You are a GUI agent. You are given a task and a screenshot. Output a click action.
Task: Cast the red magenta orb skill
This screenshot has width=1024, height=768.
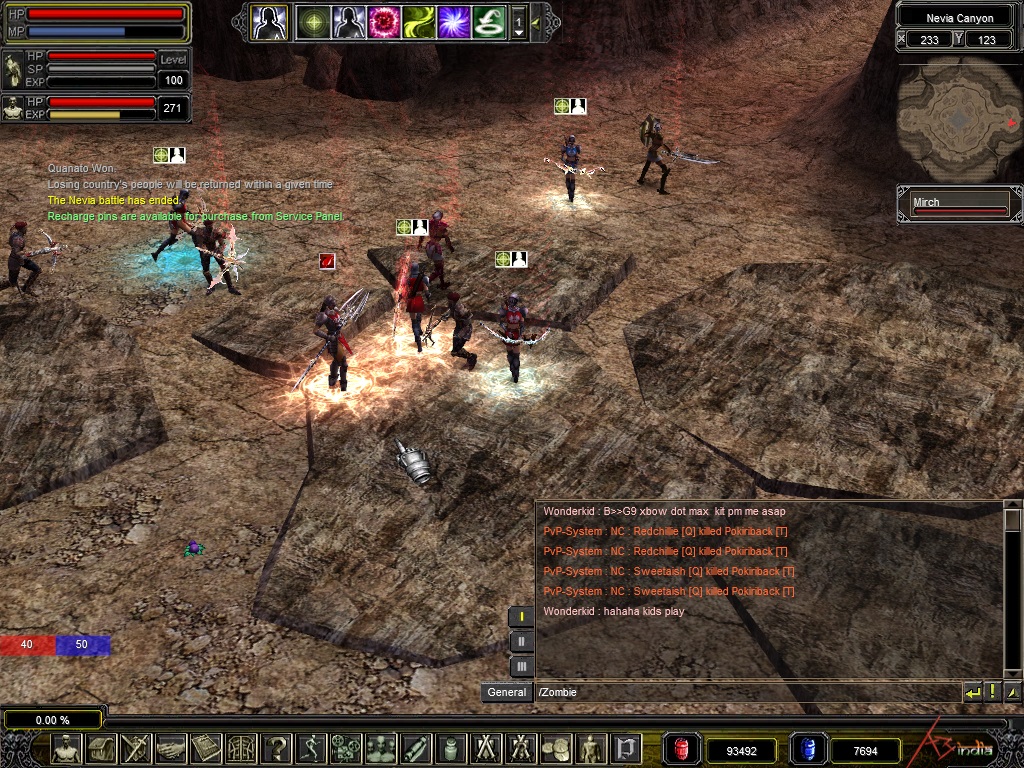[384, 21]
